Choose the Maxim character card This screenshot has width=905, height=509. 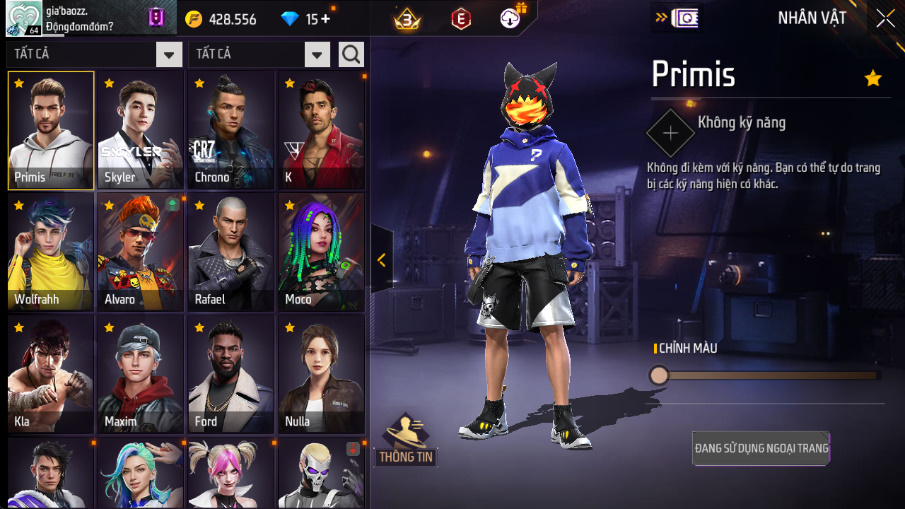pos(140,374)
